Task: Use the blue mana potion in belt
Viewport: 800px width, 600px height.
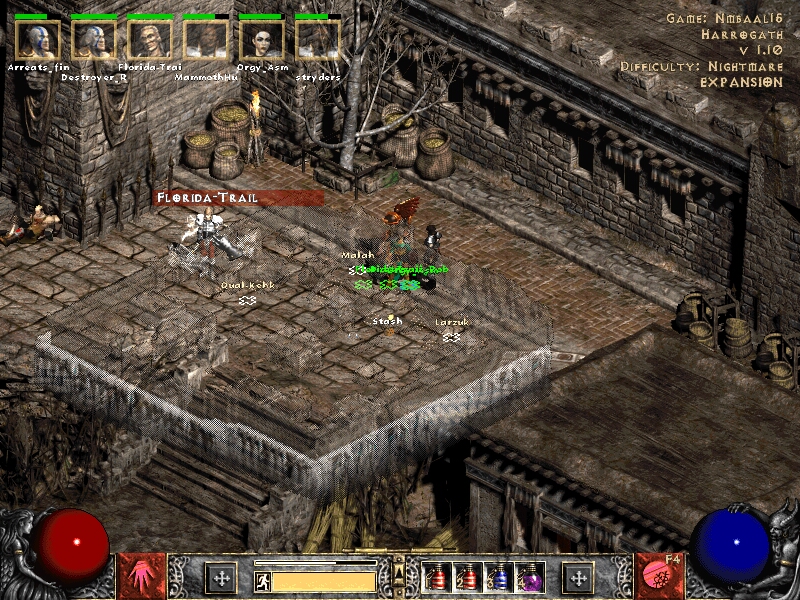Action: 499,578
